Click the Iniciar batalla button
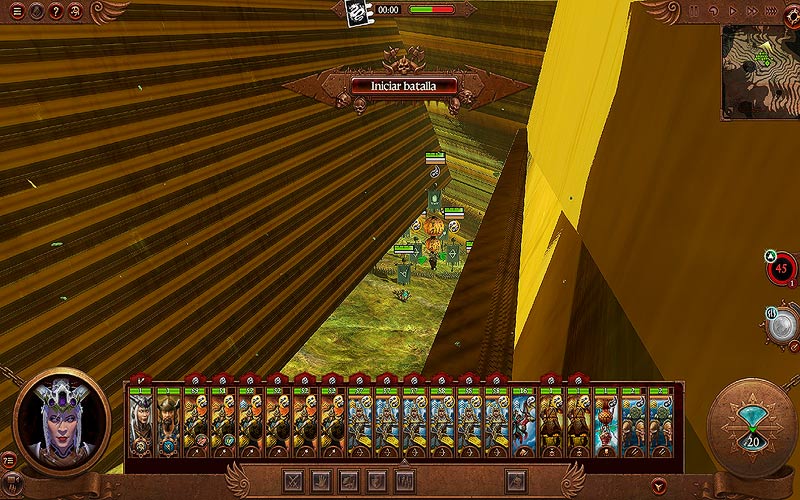The width and height of the screenshot is (800, 500). point(405,86)
